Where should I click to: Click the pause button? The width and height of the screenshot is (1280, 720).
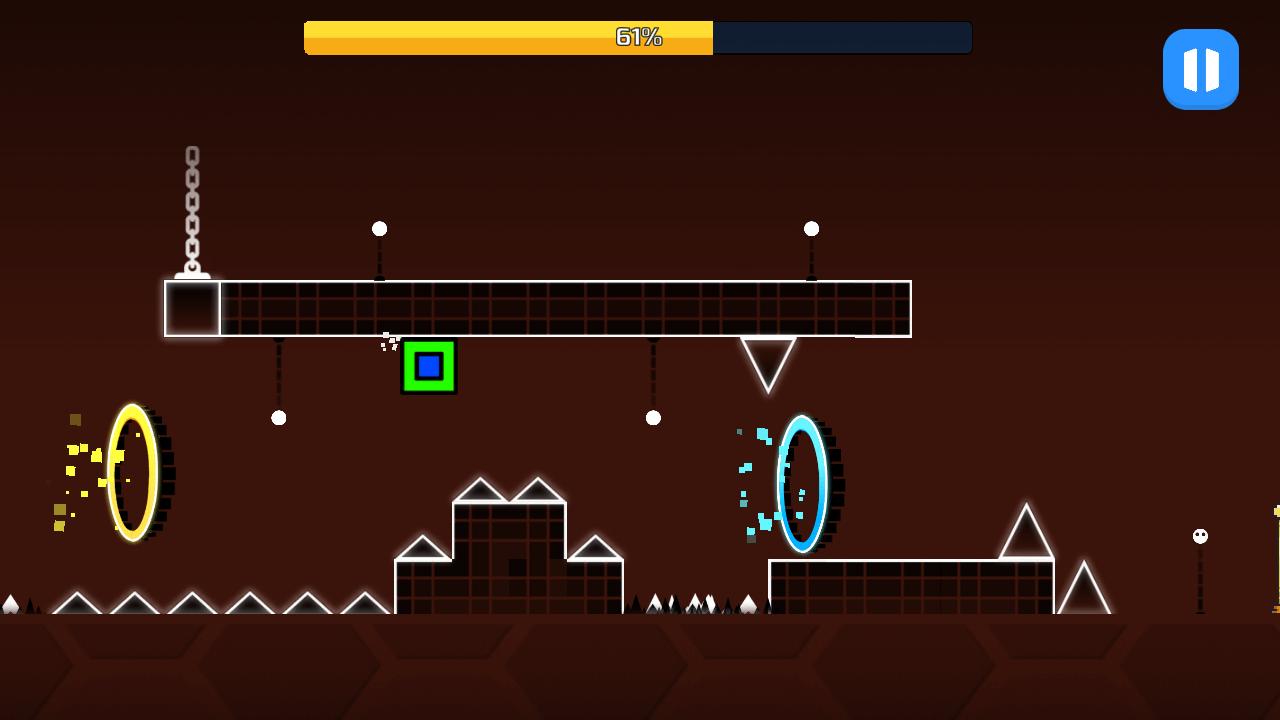click(1200, 68)
